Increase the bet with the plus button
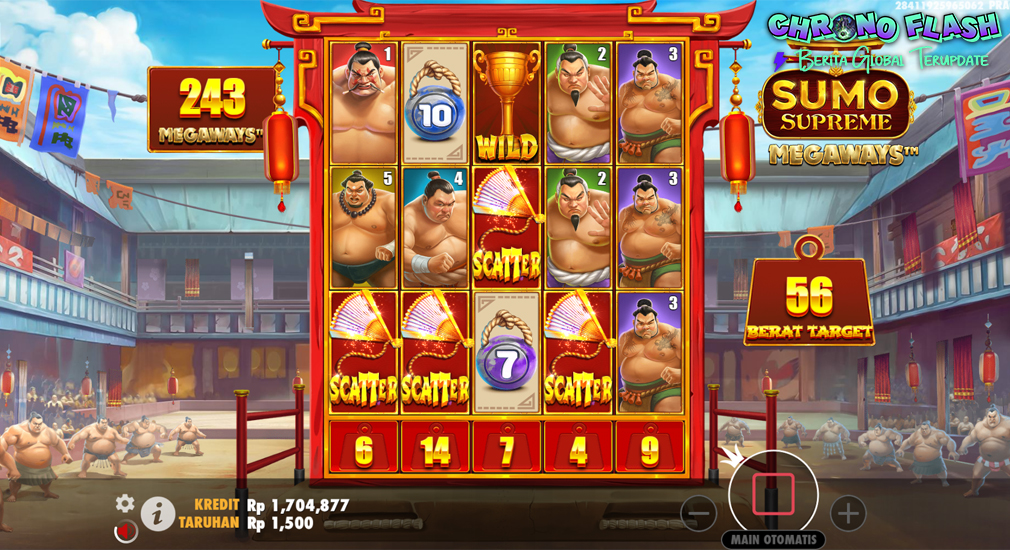 pos(848,514)
